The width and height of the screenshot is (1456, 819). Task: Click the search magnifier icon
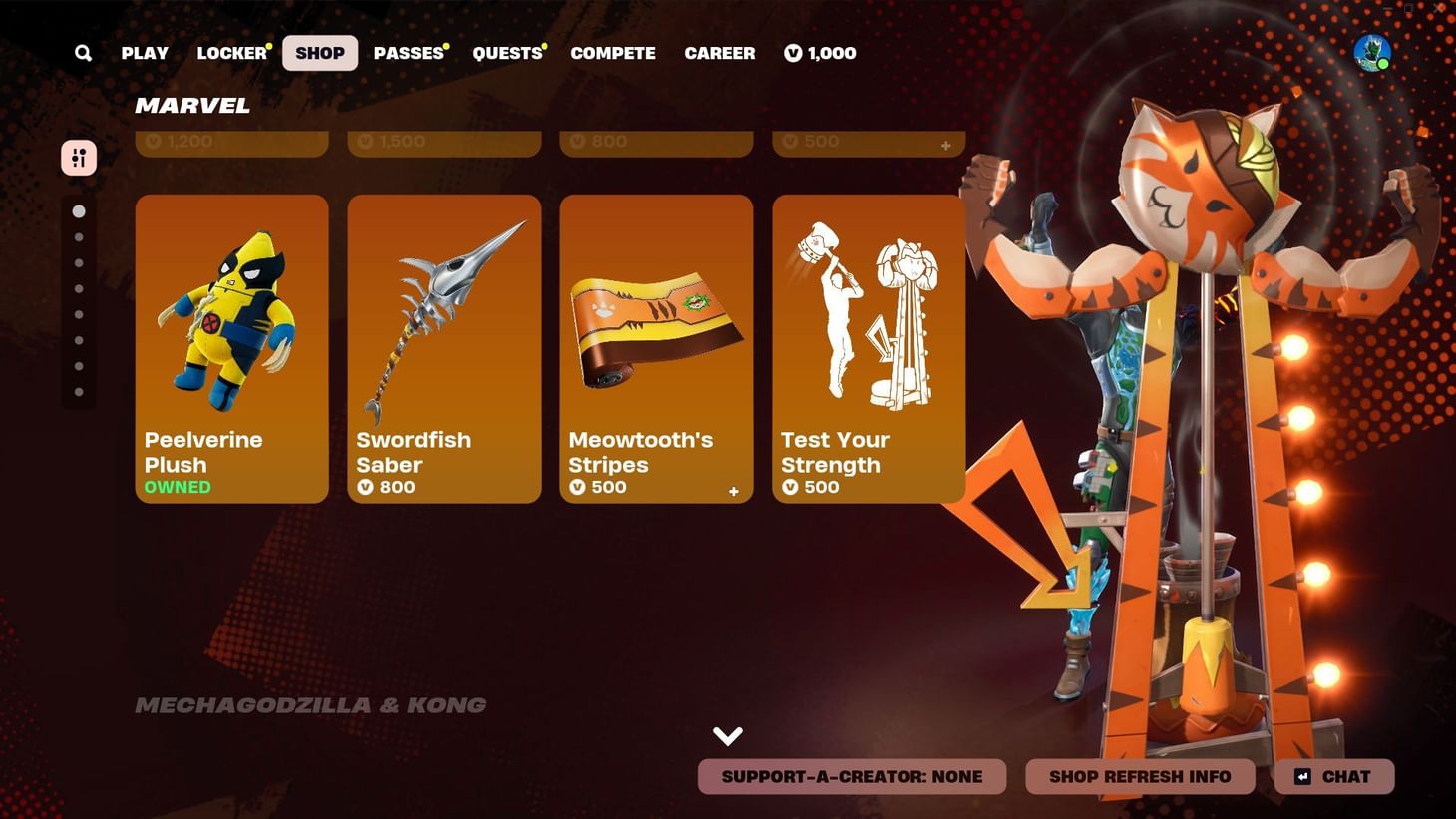[x=83, y=53]
